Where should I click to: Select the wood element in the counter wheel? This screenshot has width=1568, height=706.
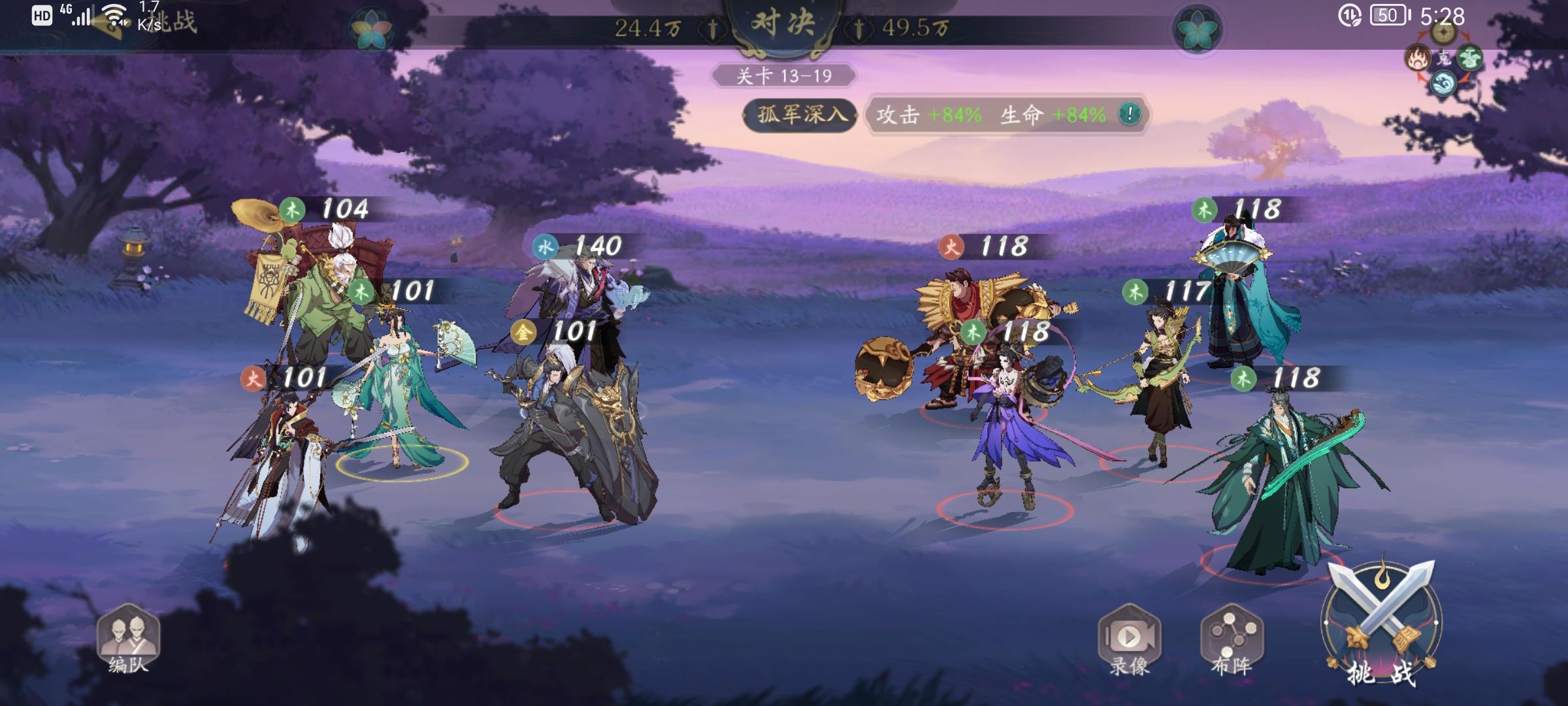tap(1469, 58)
